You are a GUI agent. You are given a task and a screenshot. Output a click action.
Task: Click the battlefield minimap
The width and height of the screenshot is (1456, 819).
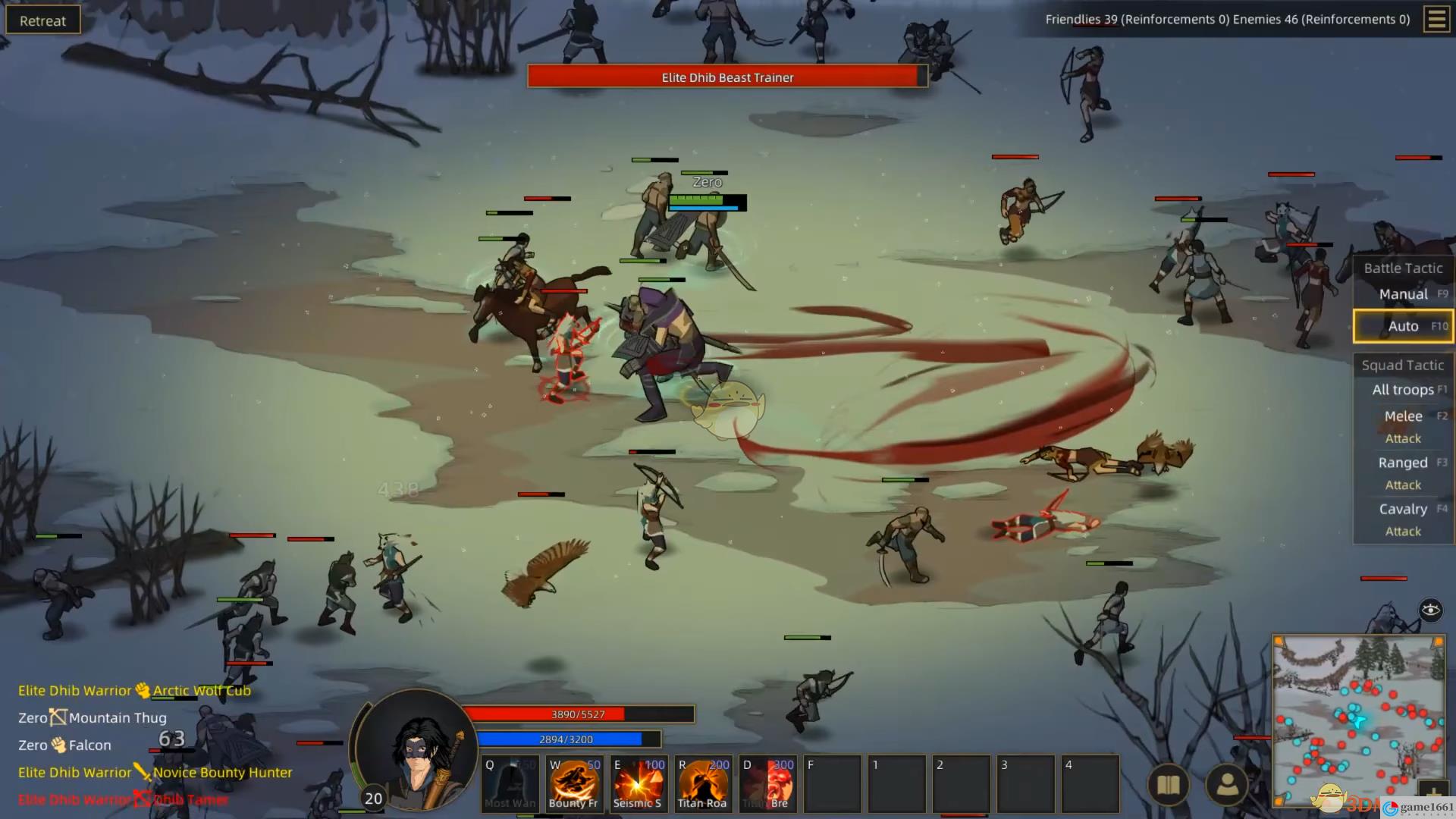point(1357,720)
